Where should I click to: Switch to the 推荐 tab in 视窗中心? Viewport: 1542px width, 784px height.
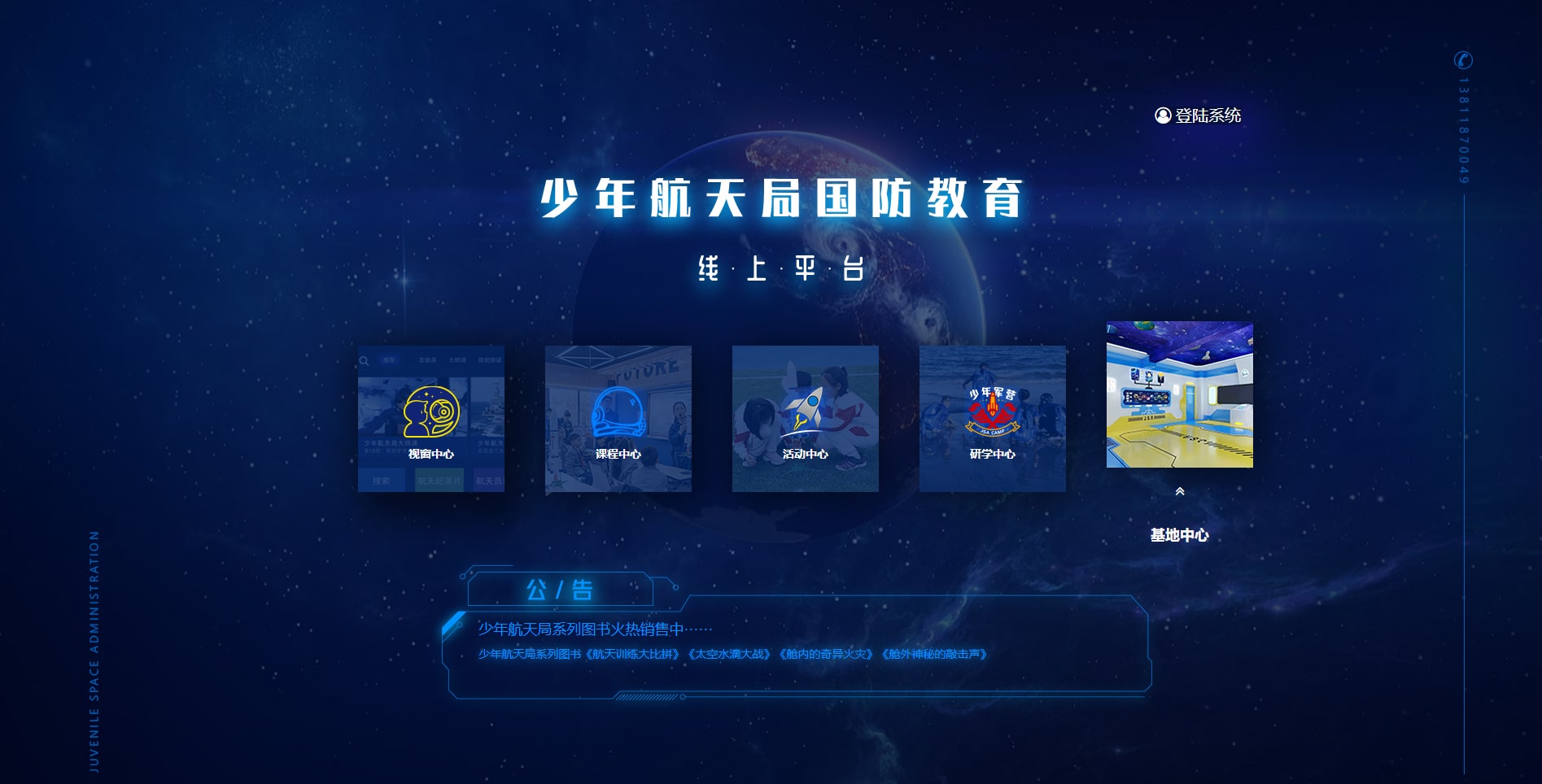click(x=389, y=360)
